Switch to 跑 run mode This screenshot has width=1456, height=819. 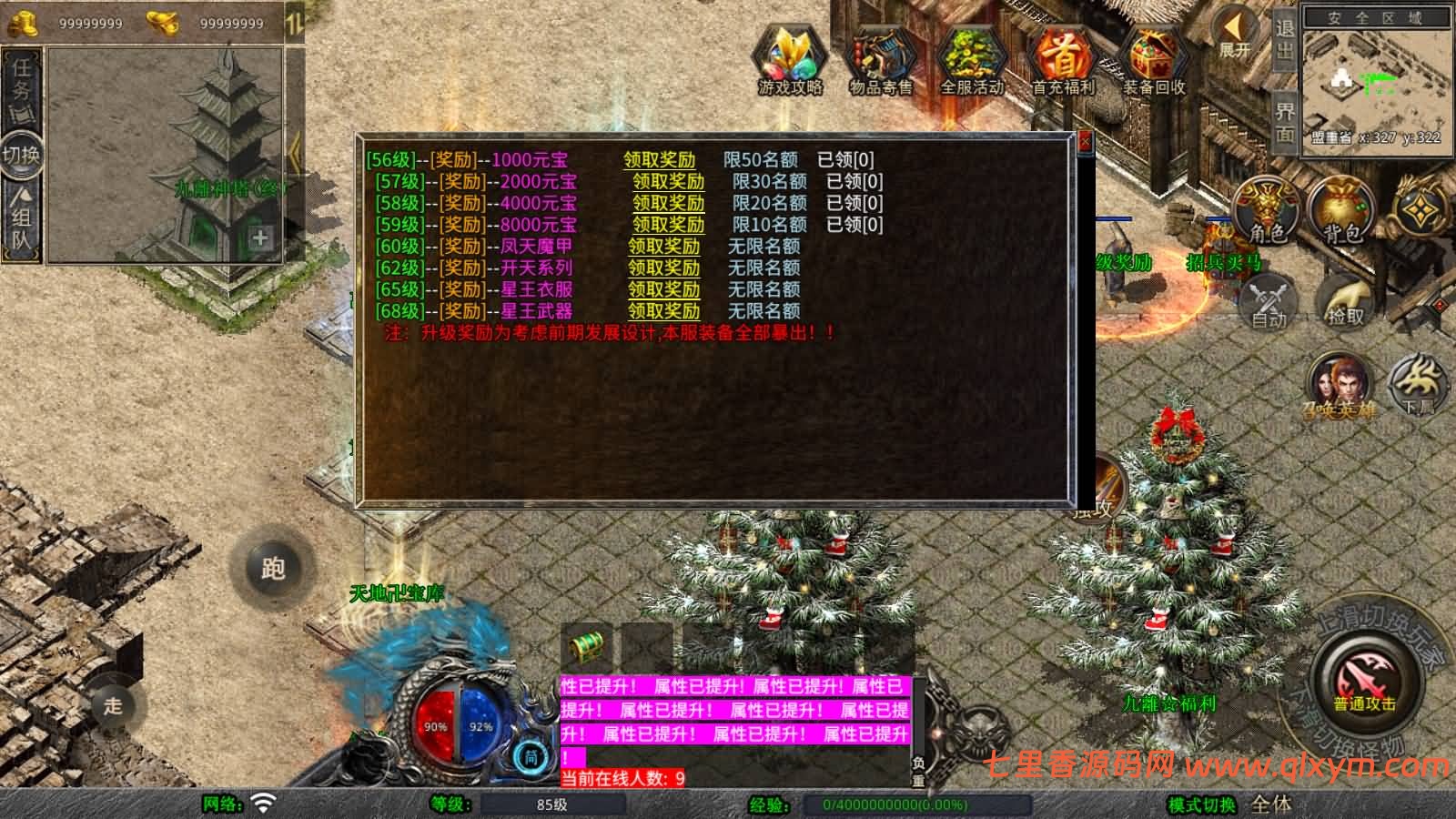coord(272,568)
